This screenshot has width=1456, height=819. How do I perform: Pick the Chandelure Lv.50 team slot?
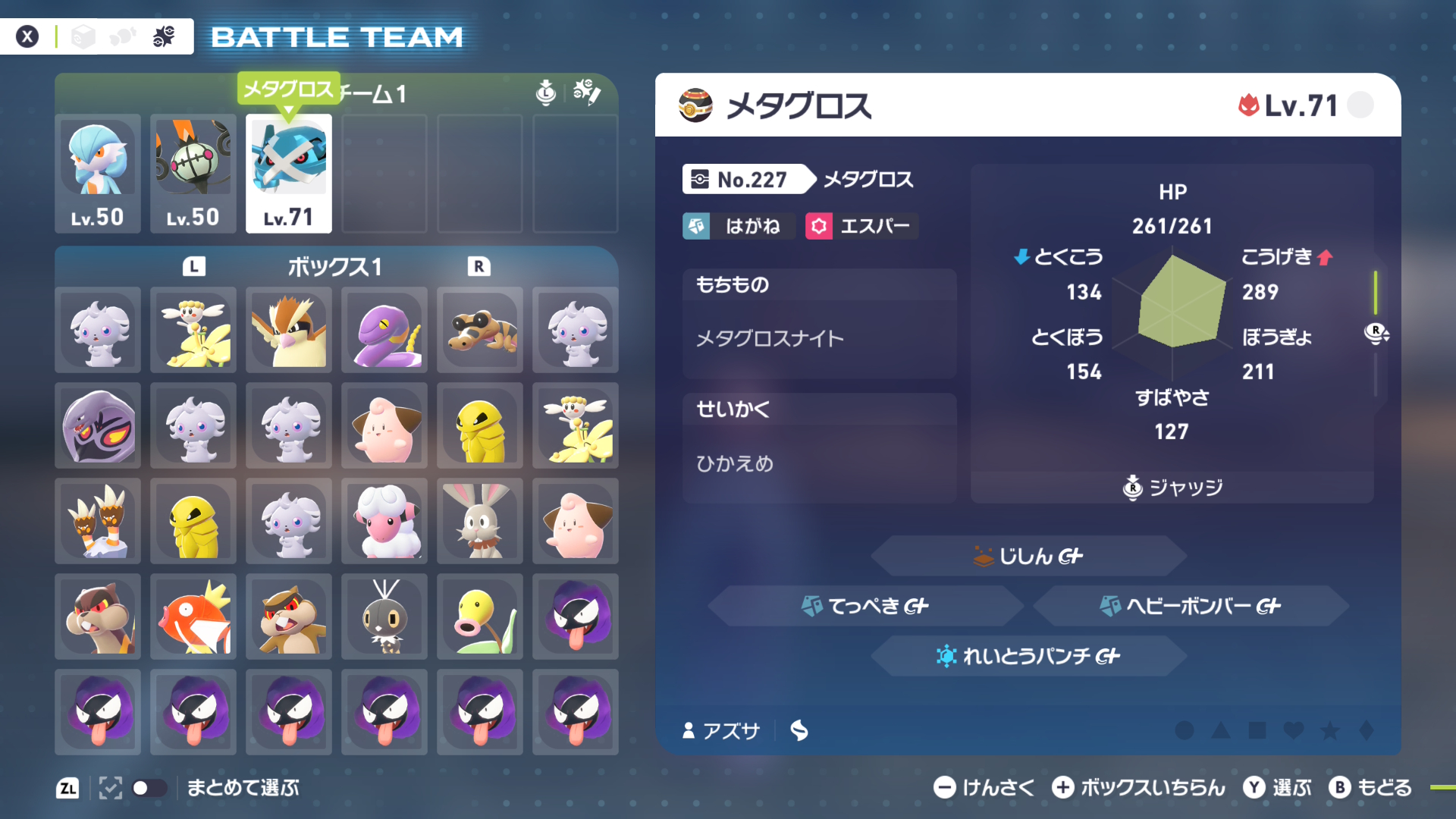[x=193, y=174]
